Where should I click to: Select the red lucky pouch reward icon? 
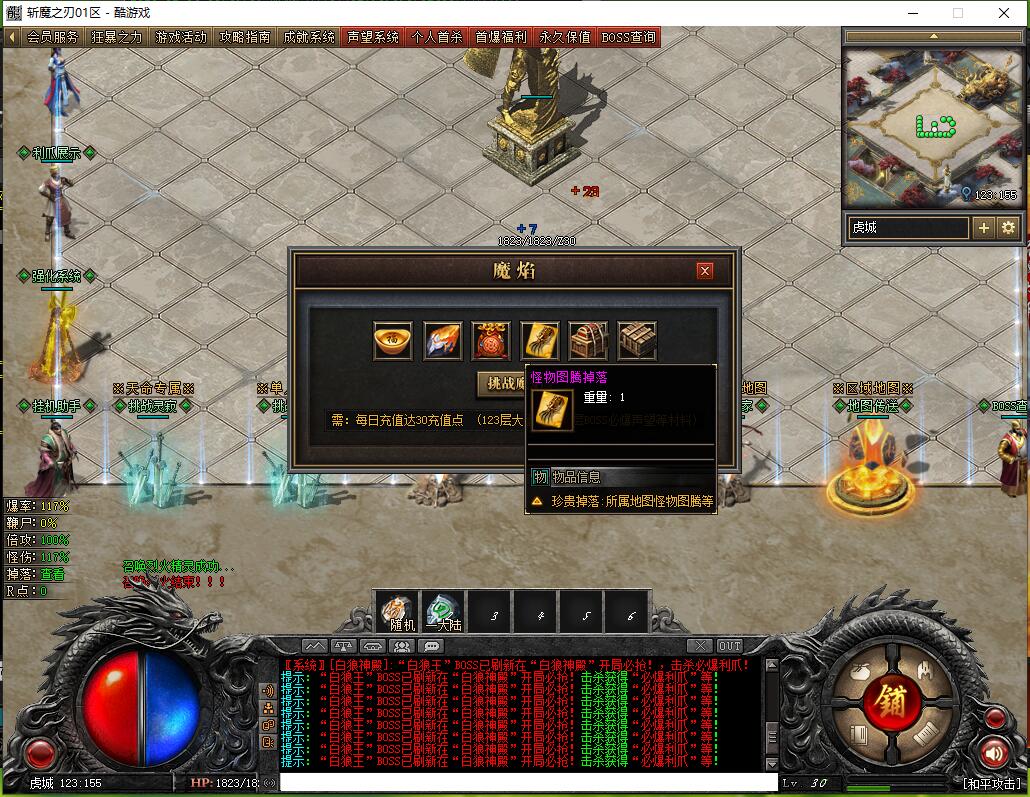point(491,341)
